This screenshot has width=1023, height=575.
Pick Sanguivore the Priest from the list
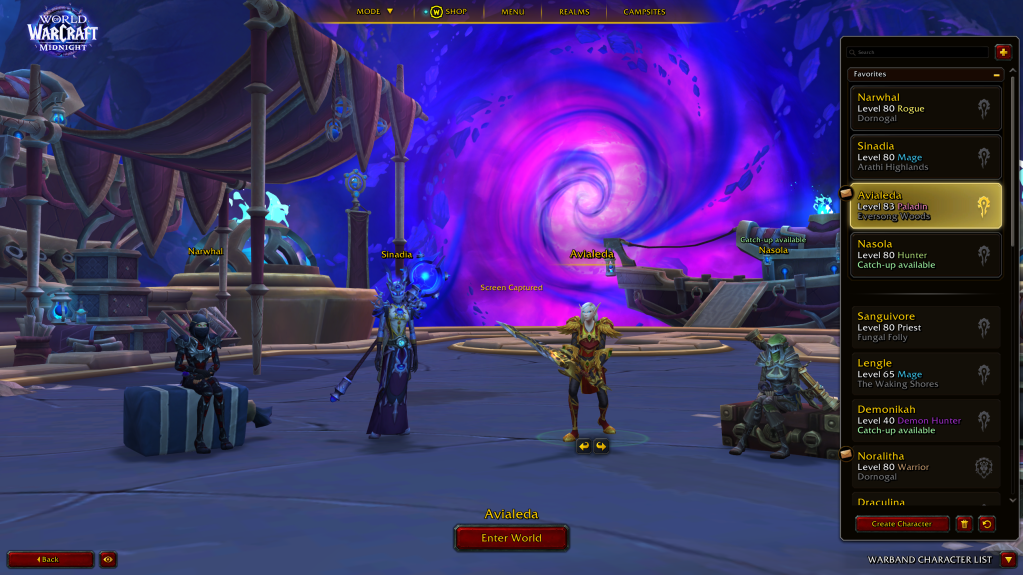[924, 327]
